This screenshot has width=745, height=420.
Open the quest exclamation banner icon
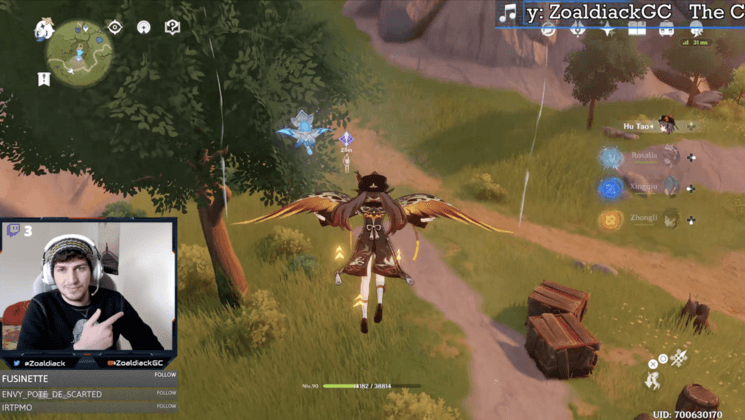[x=44, y=78]
